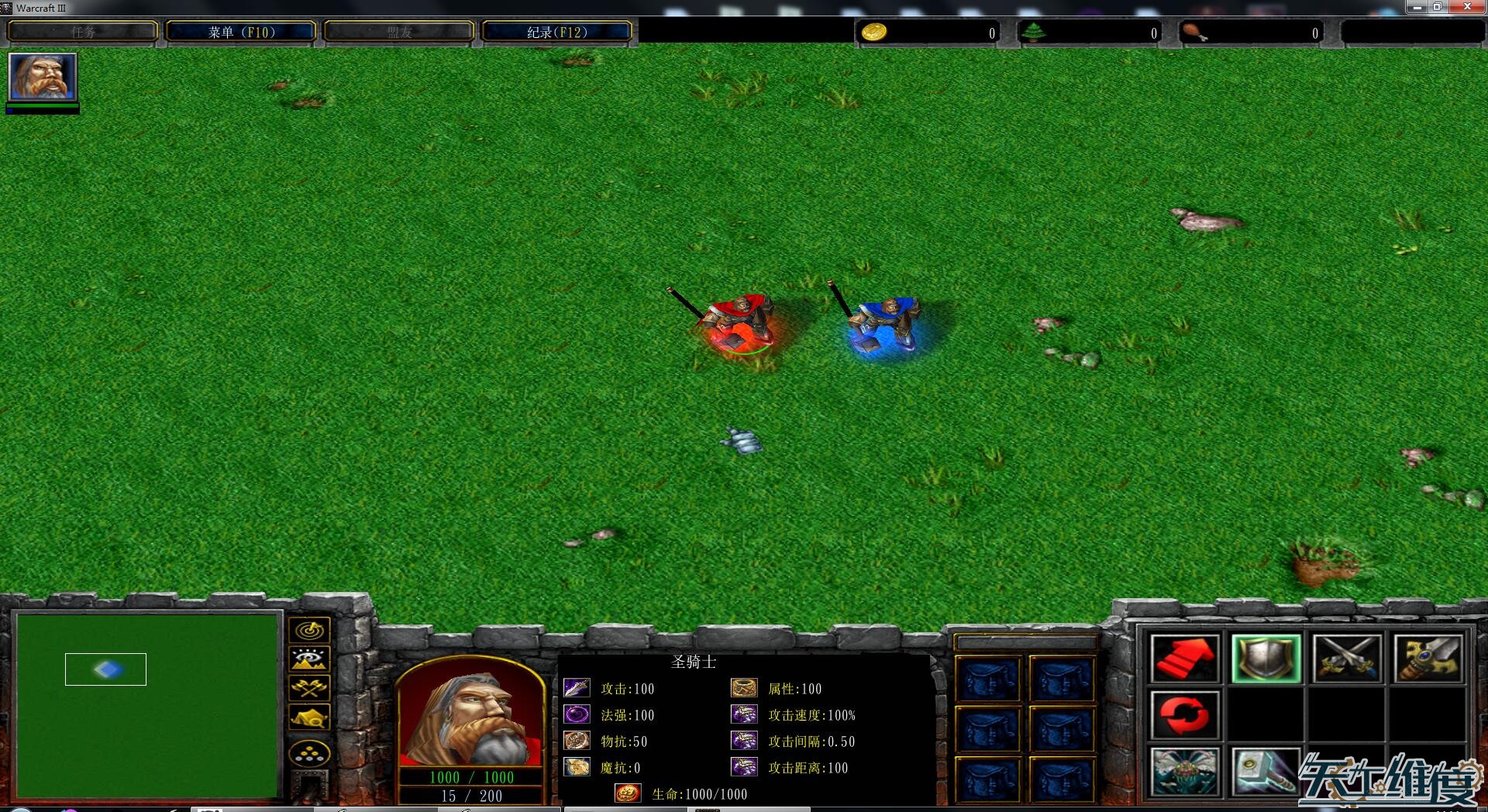Toggle formation movement button
1488x812 pixels.
tap(309, 753)
